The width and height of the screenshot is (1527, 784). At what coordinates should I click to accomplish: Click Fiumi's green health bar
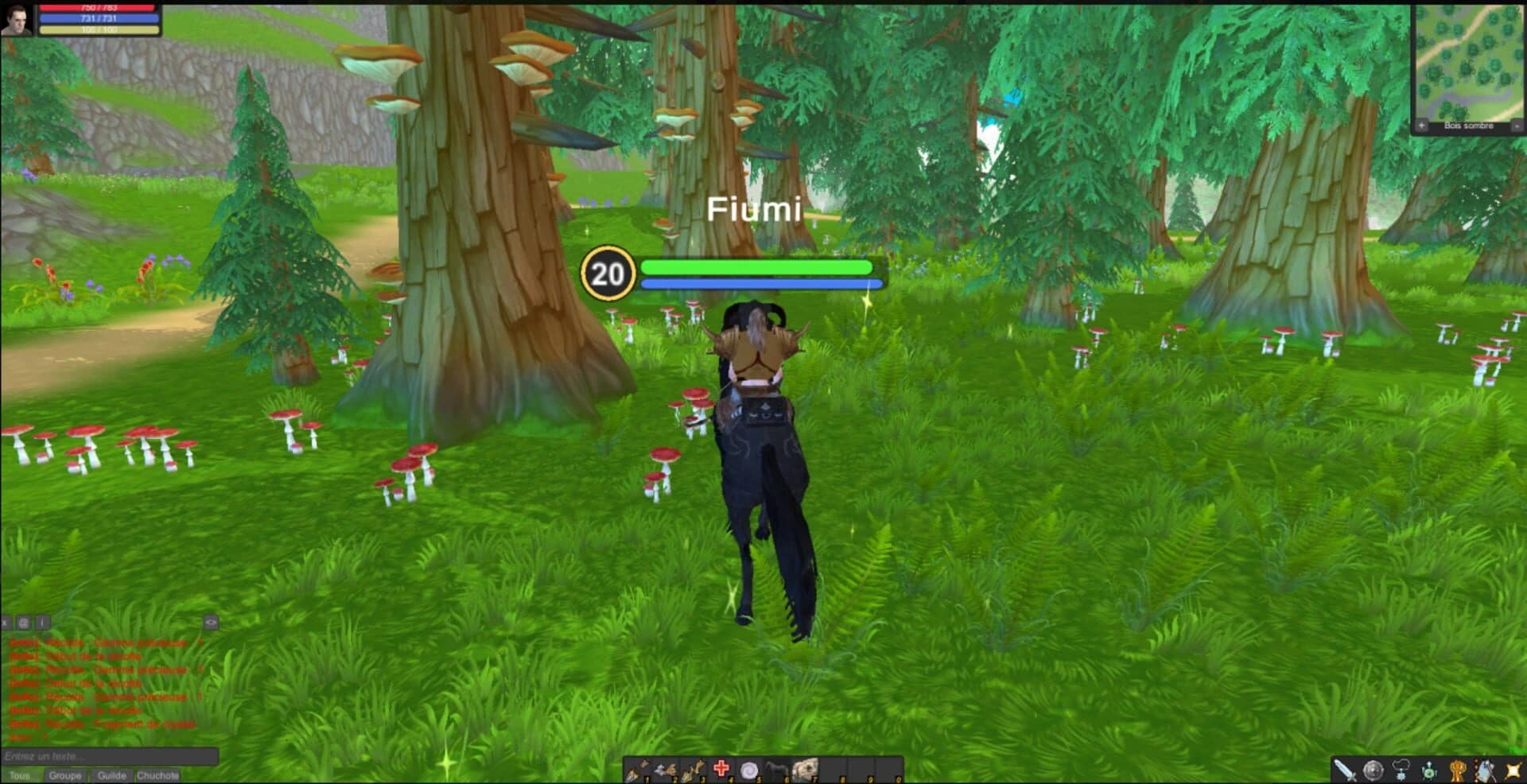[756, 268]
